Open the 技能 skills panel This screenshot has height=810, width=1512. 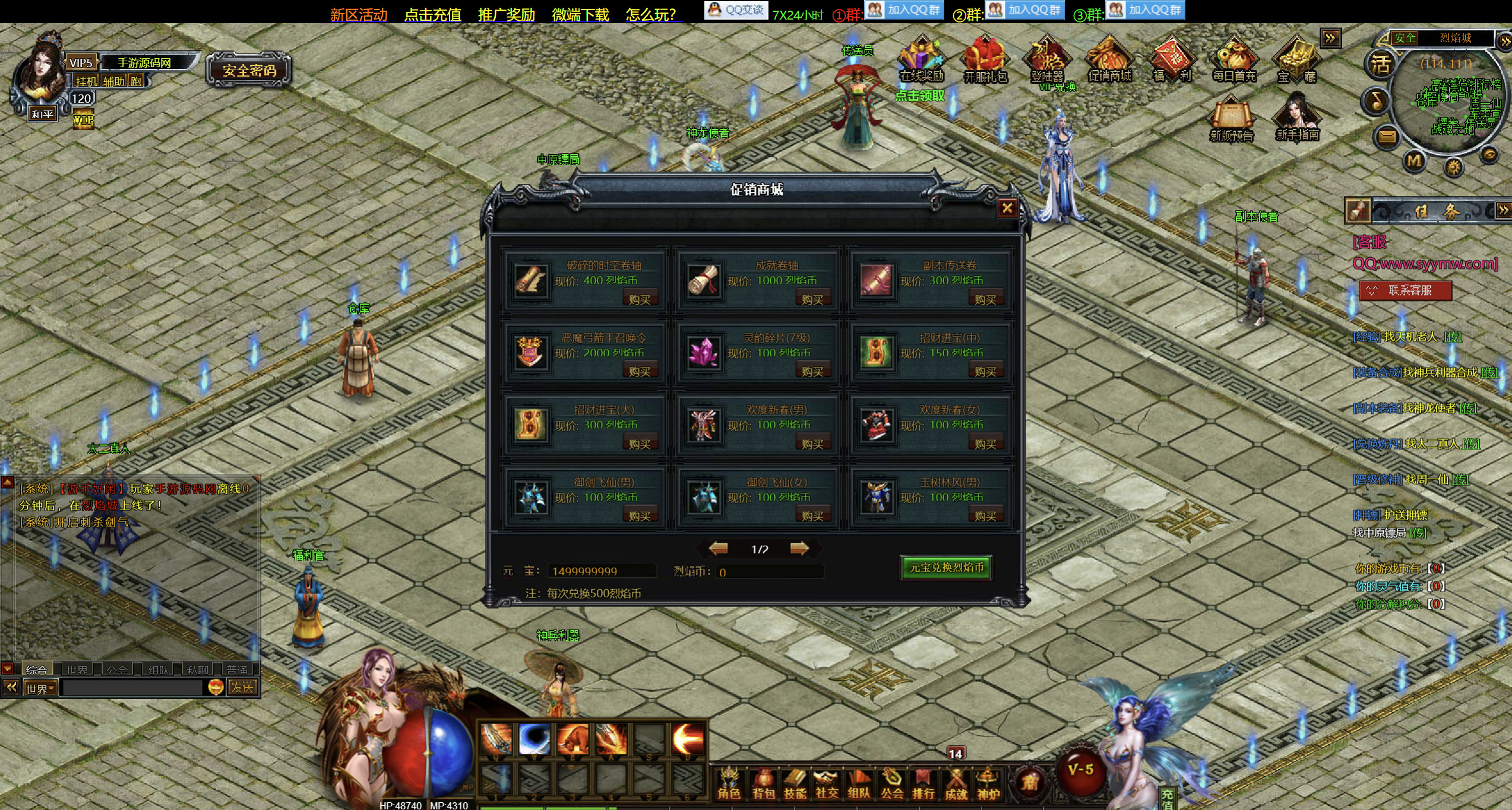795,784
